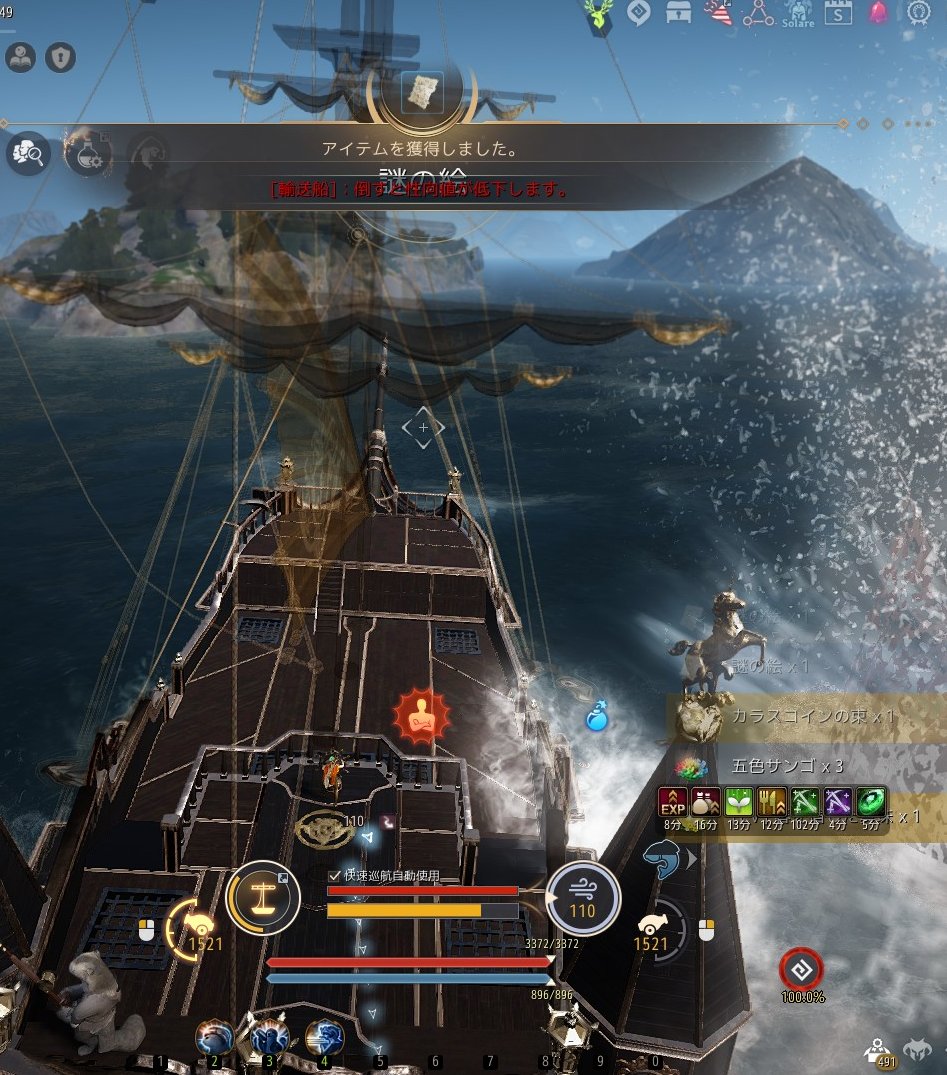Open the NPC search magnifier icon
Viewport: 947px width, 1075px height.
tap(27, 154)
